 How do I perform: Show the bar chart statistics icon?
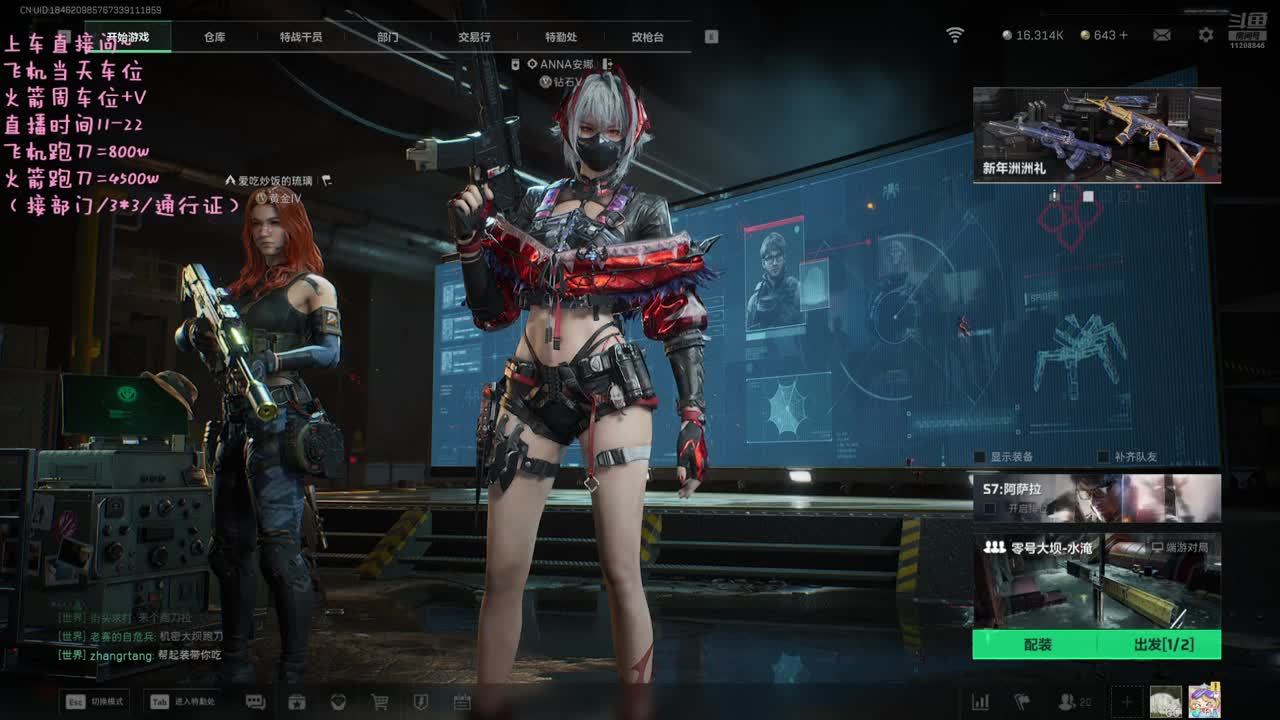pos(980,702)
